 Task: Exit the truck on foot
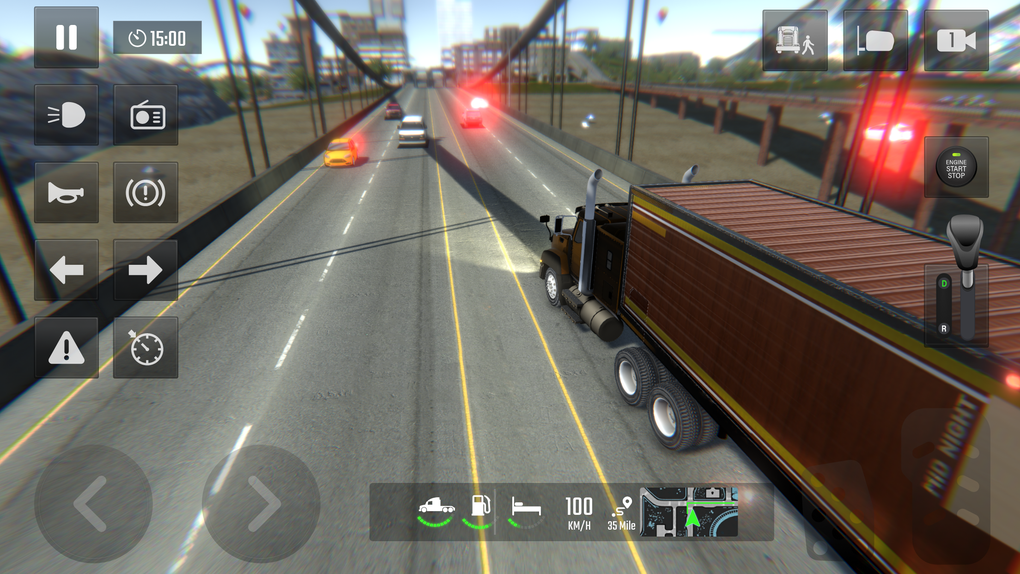[x=795, y=41]
